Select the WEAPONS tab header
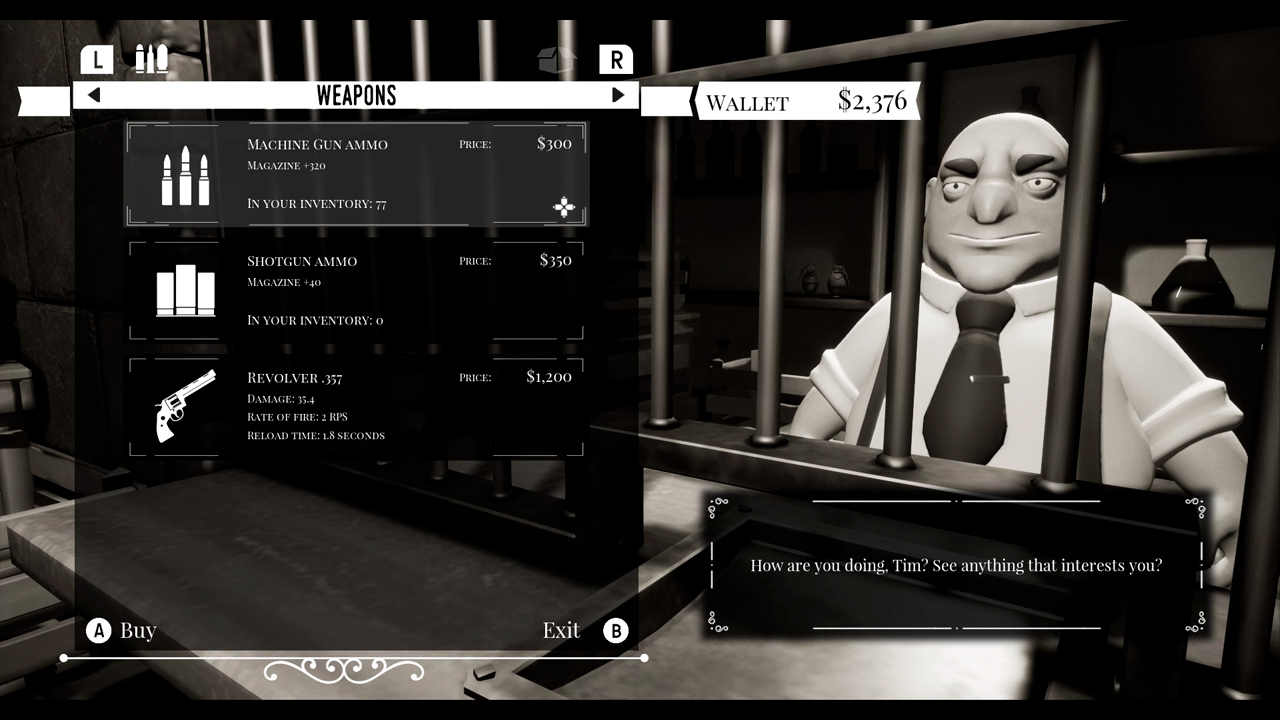 356,95
